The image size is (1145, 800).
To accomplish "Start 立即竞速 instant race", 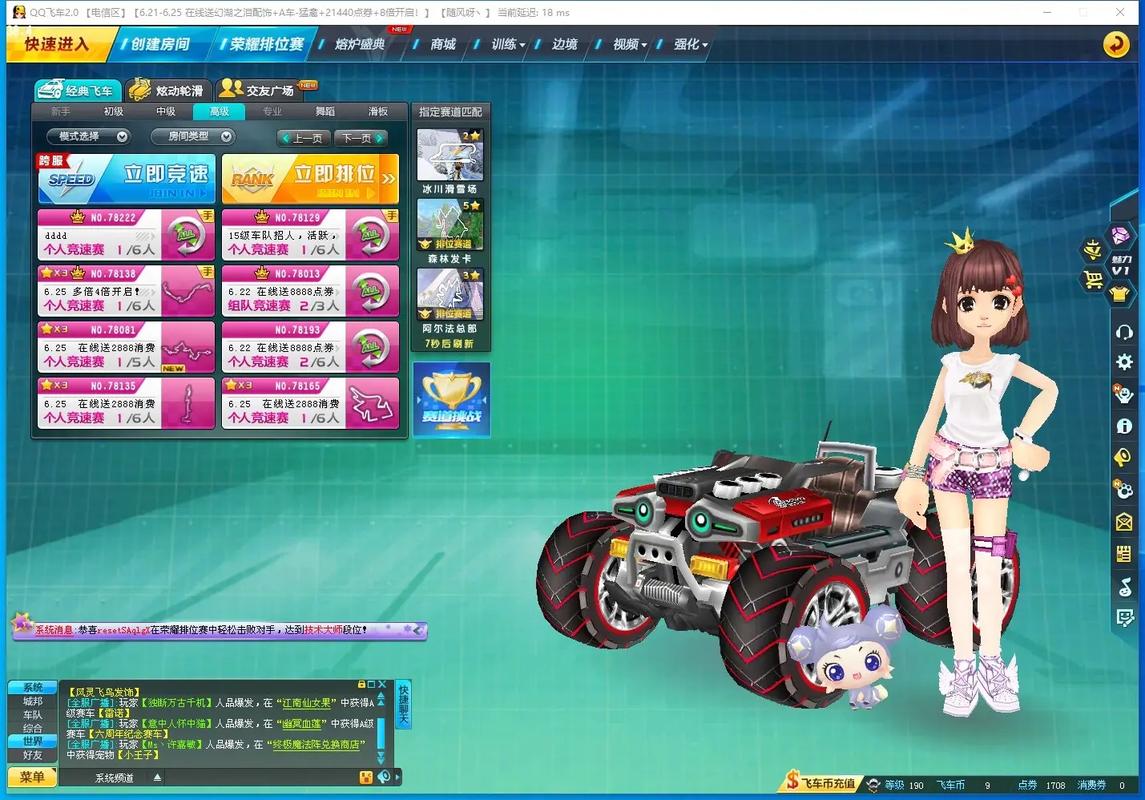I will click(126, 178).
